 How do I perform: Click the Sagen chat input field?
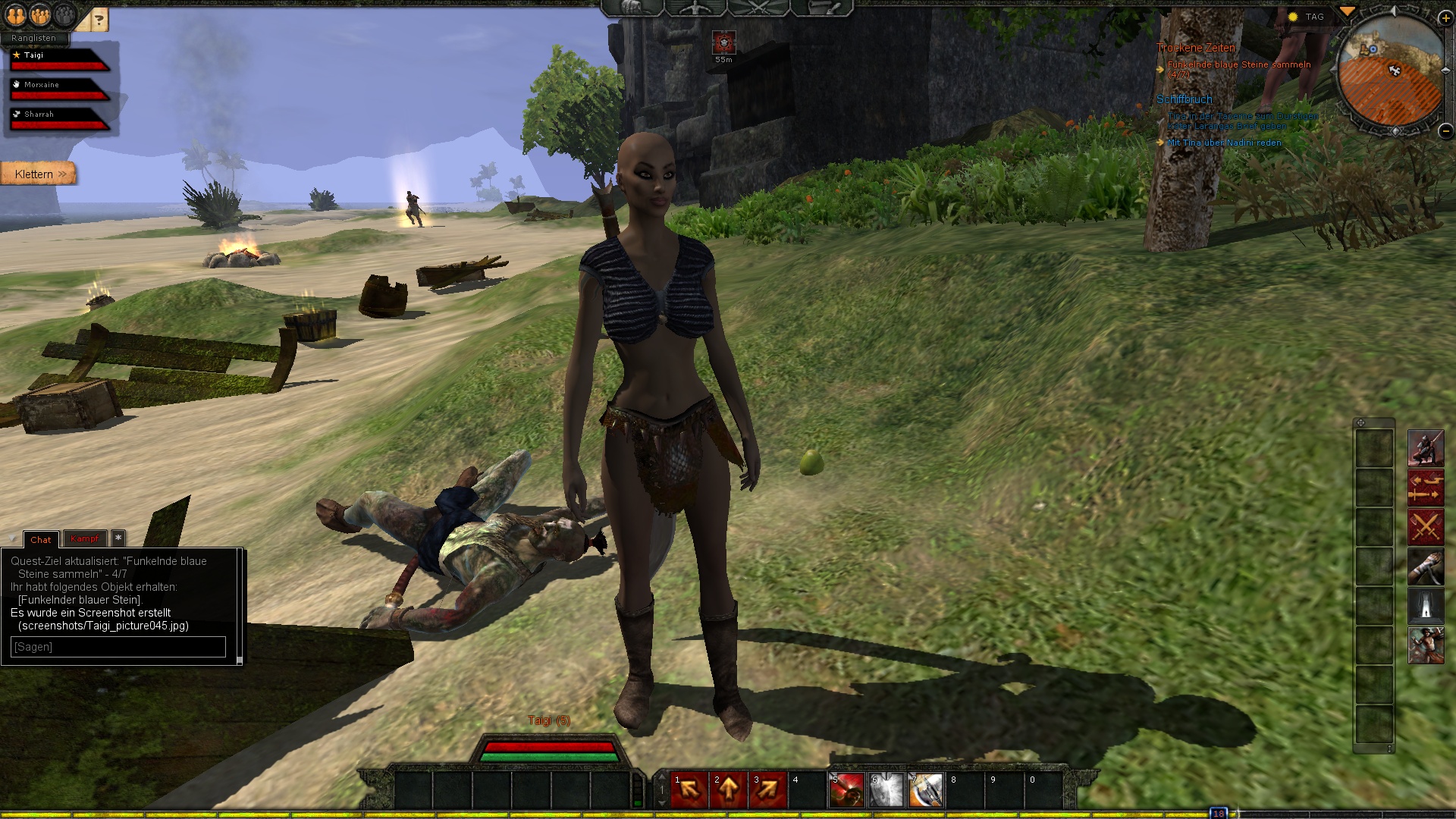pyautogui.click(x=118, y=647)
